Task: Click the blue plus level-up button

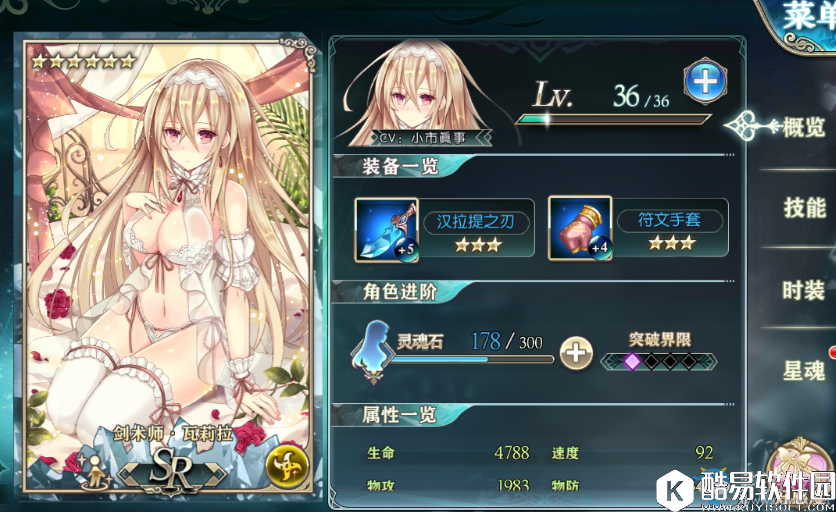Action: 705,80
